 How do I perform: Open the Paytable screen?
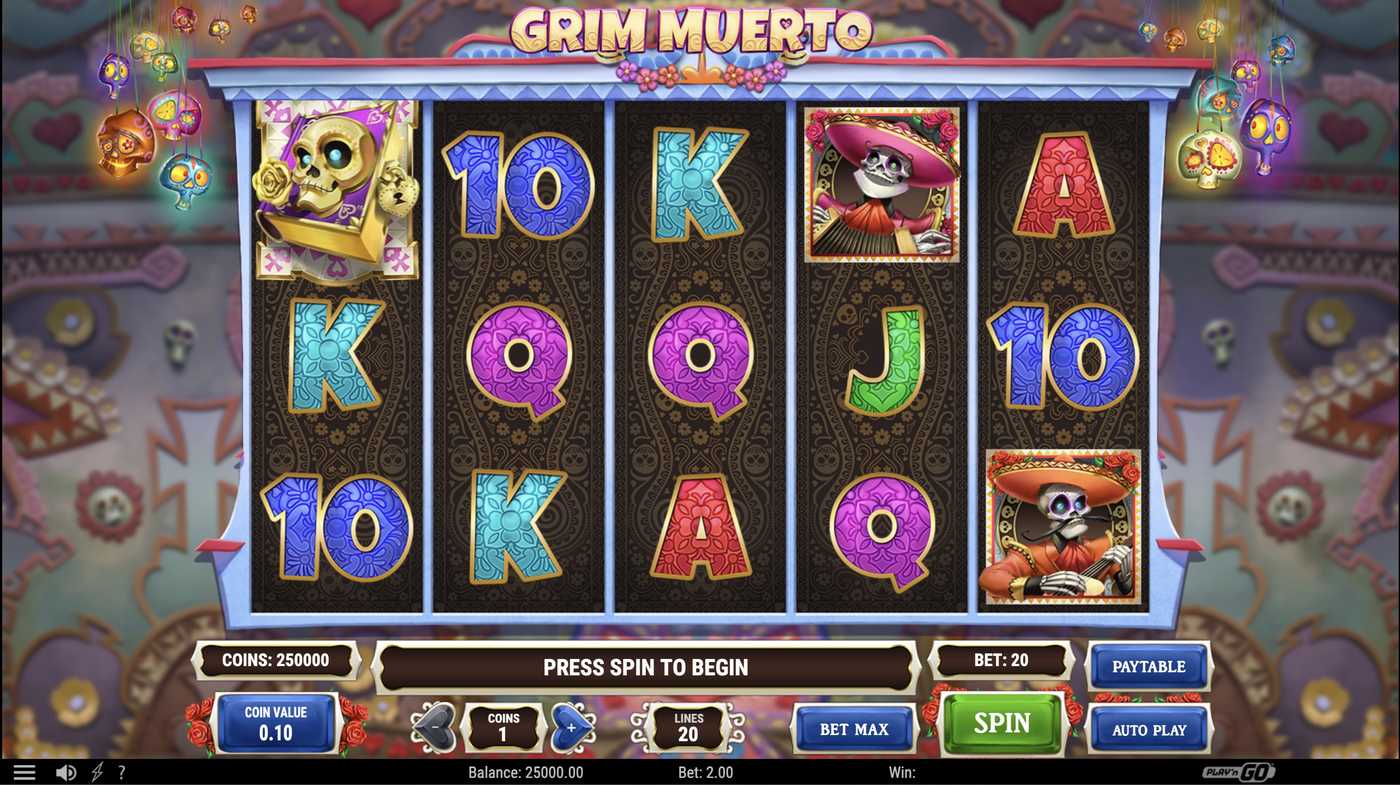tap(1148, 666)
